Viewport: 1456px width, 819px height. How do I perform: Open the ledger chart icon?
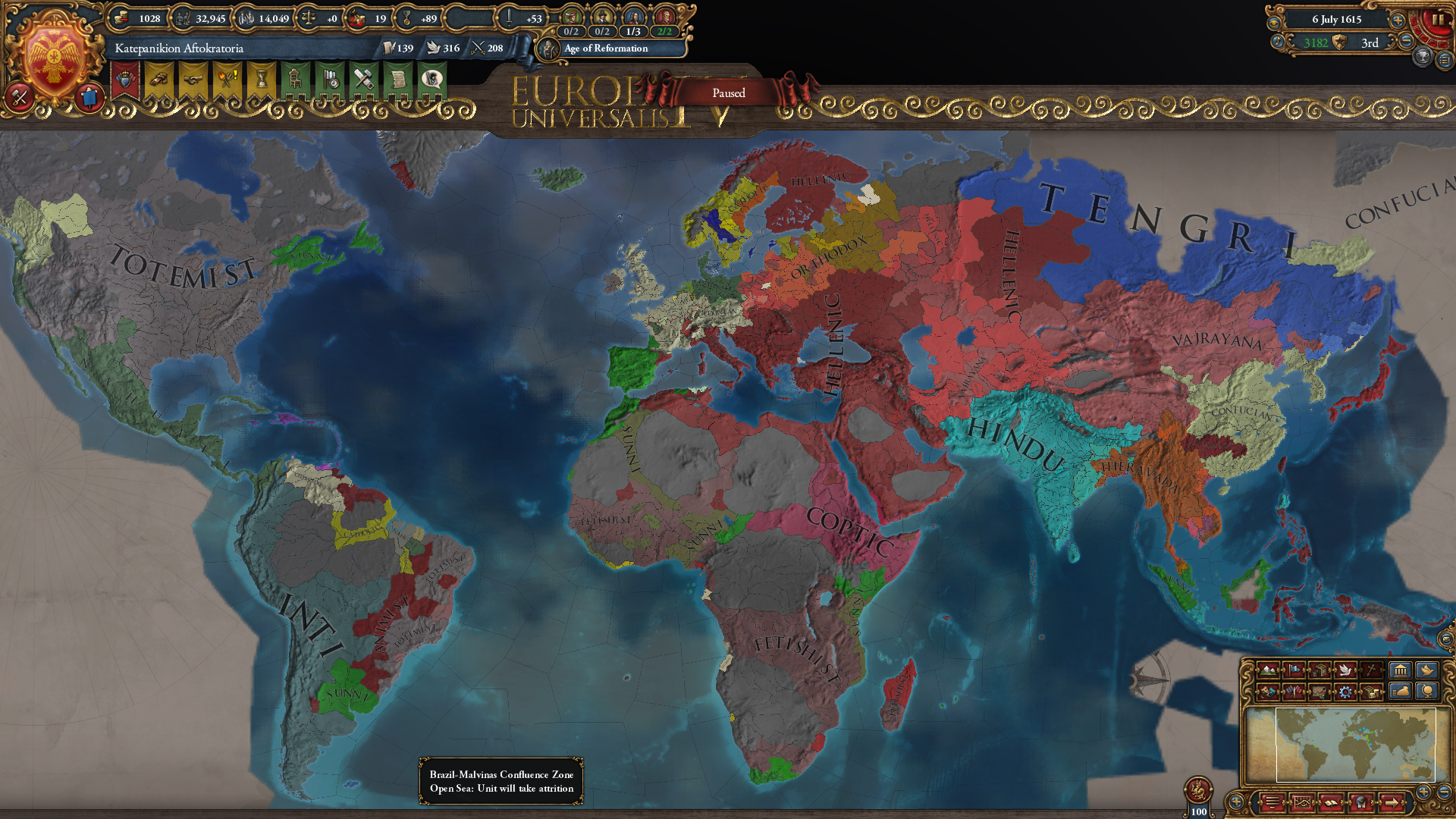(1302, 802)
